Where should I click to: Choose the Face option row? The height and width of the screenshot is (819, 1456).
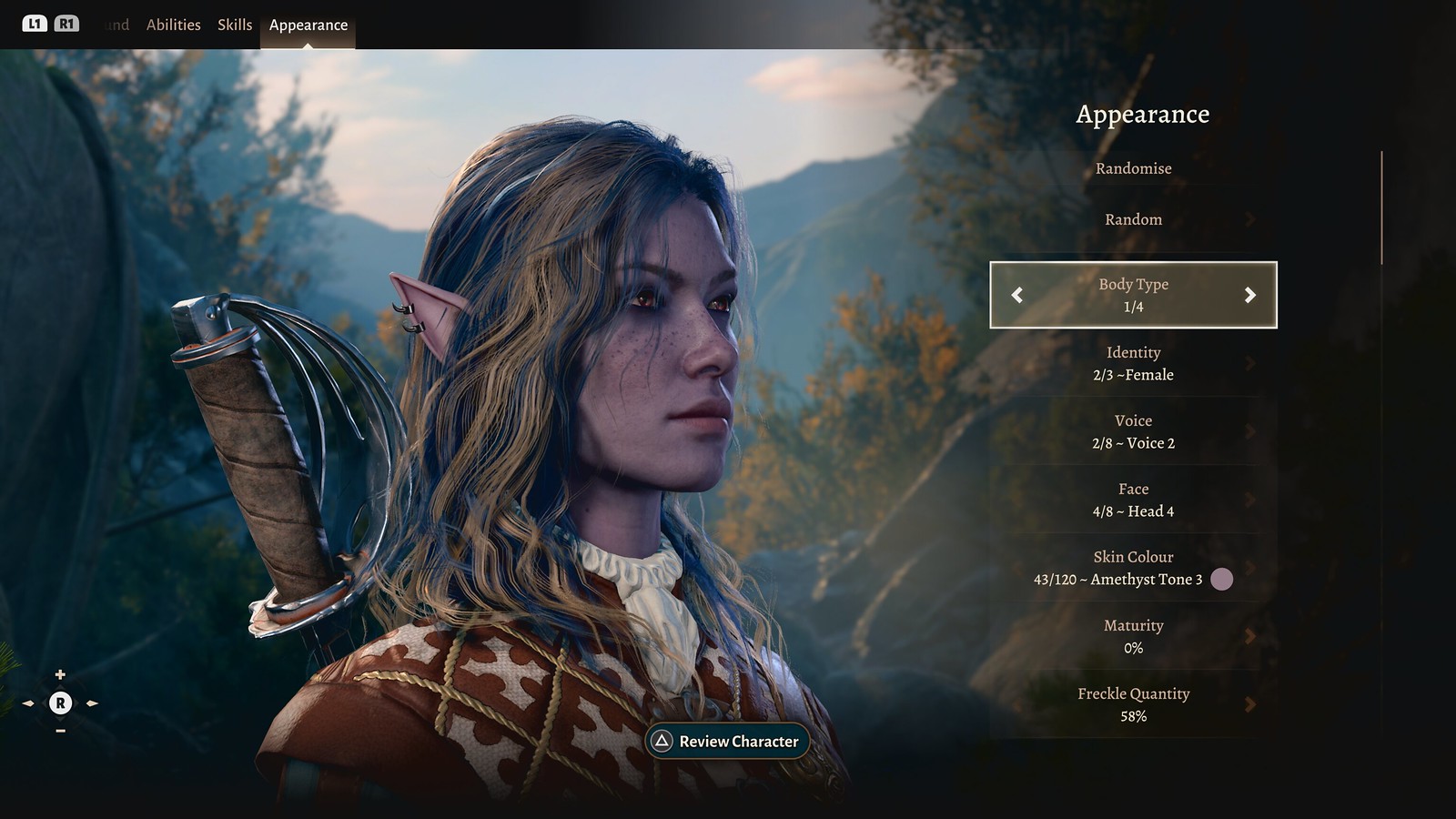[1133, 500]
